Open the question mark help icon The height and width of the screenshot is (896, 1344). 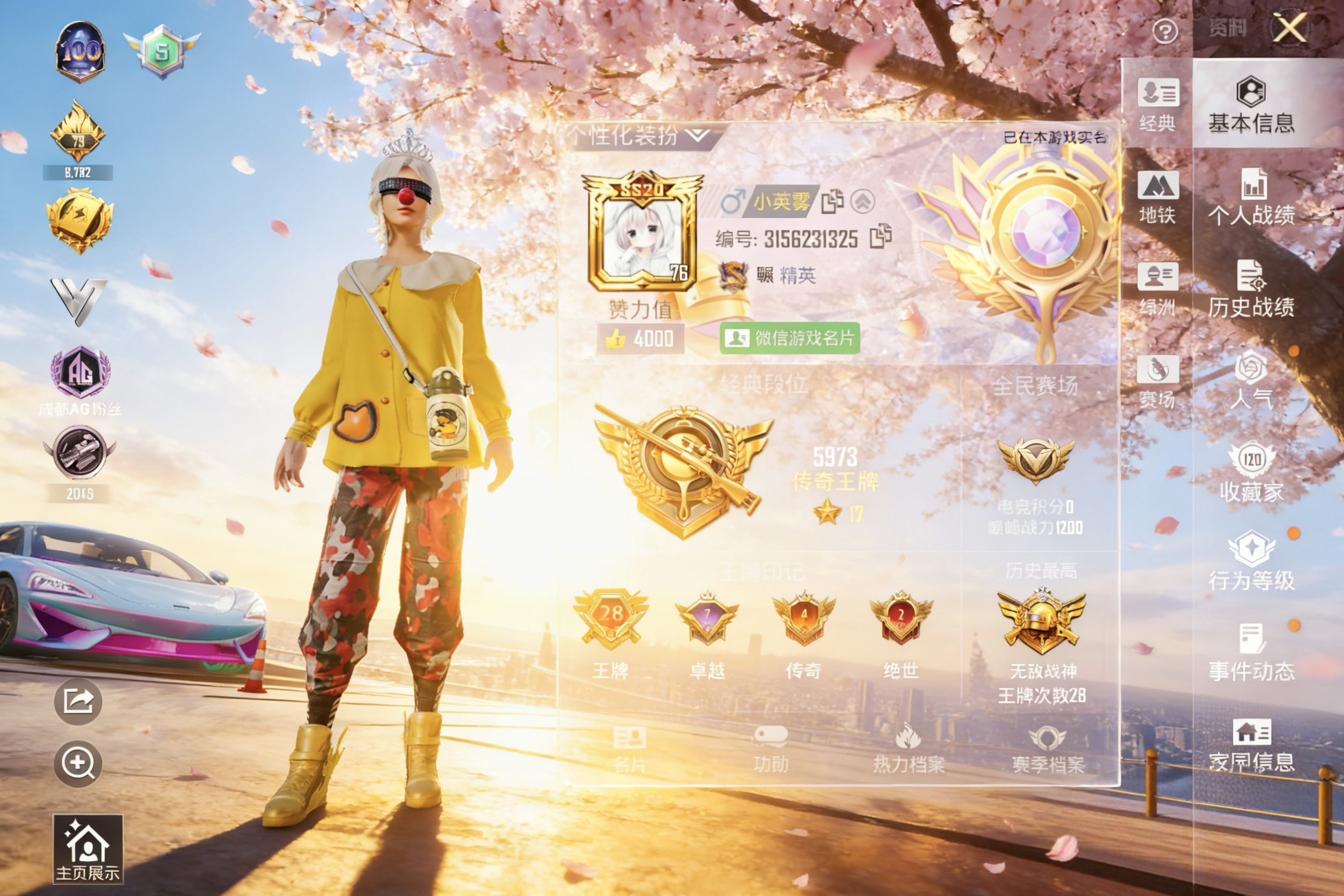pos(1164,32)
